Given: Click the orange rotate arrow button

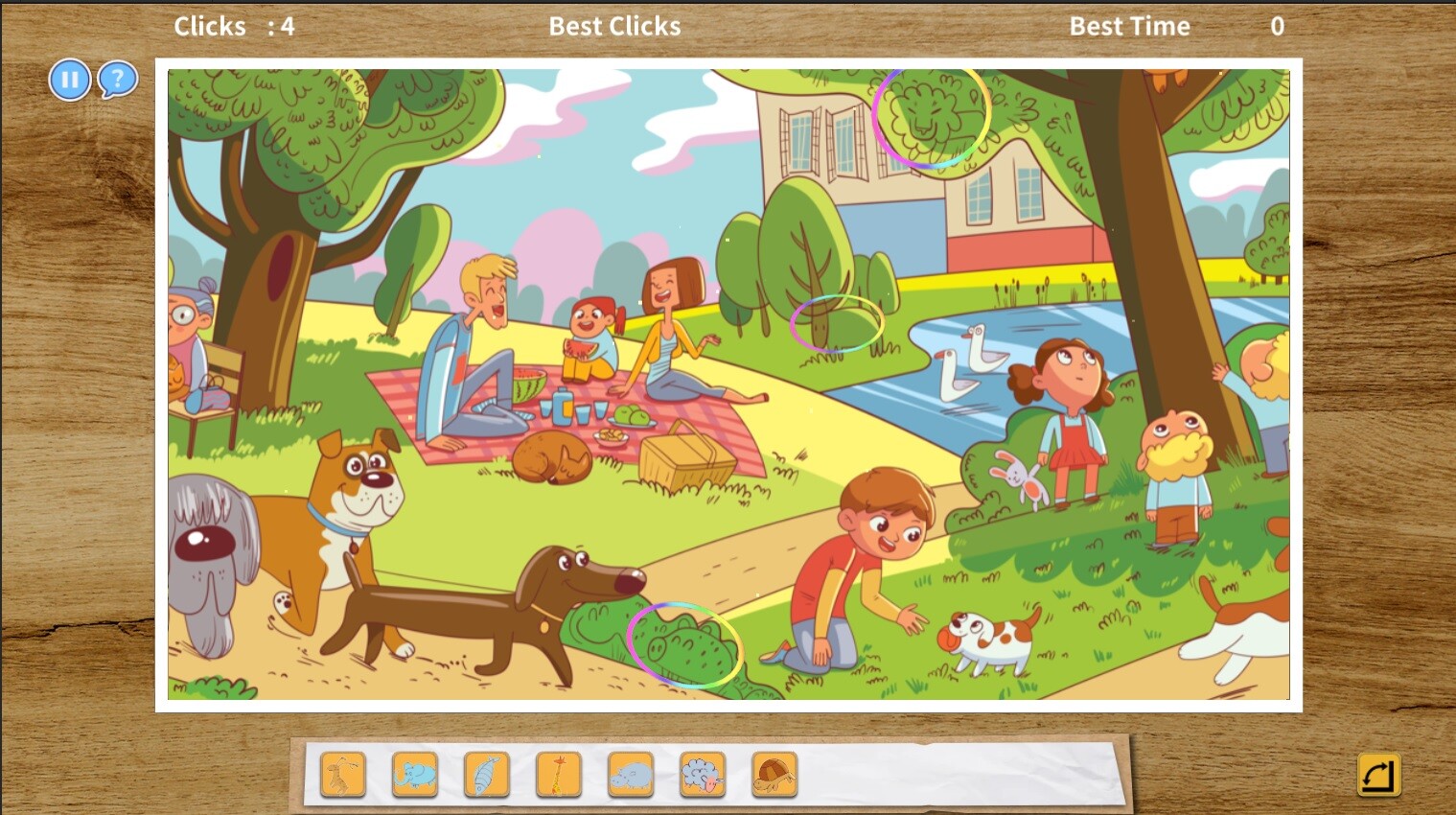Looking at the screenshot, I should [1377, 775].
